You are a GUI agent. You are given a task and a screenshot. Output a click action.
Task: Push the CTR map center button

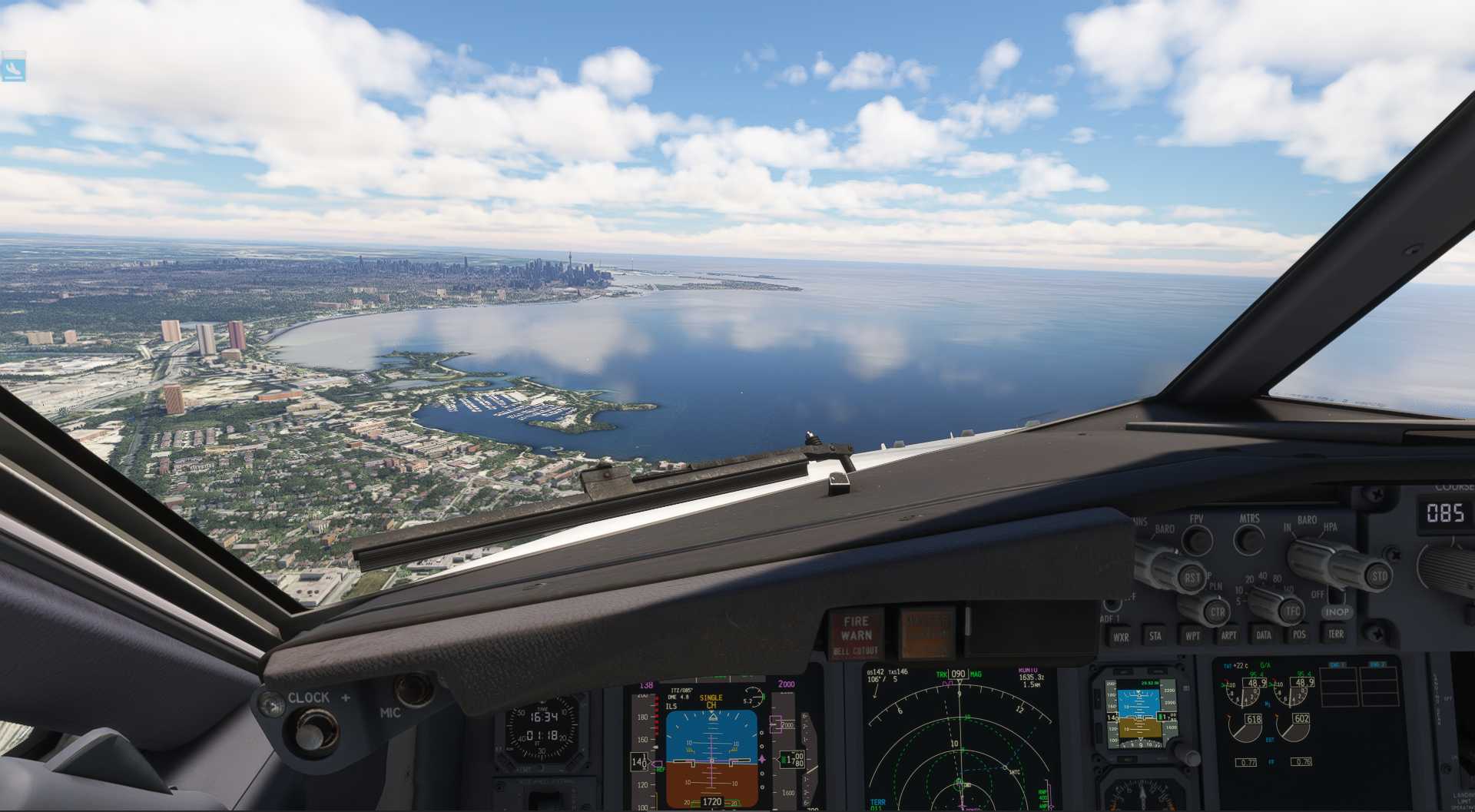click(x=1218, y=612)
